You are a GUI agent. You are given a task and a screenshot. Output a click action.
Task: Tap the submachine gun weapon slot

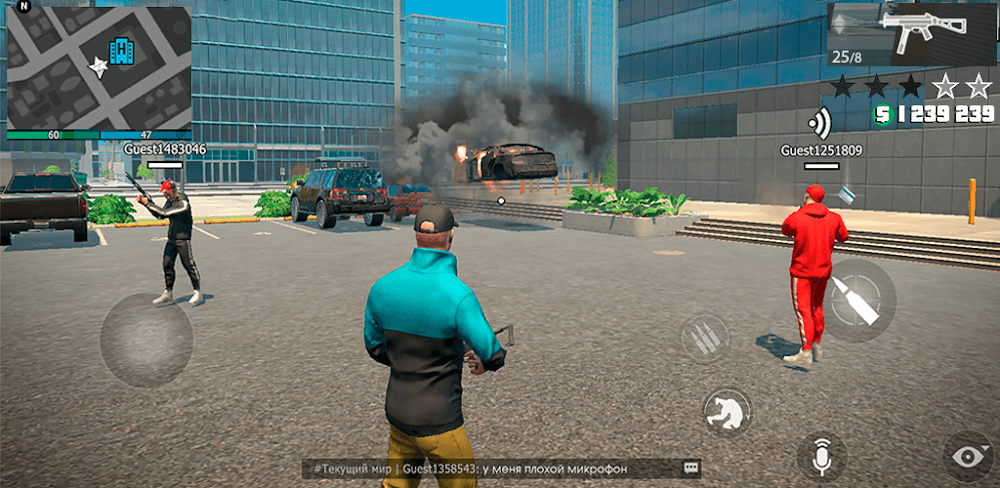click(x=911, y=35)
